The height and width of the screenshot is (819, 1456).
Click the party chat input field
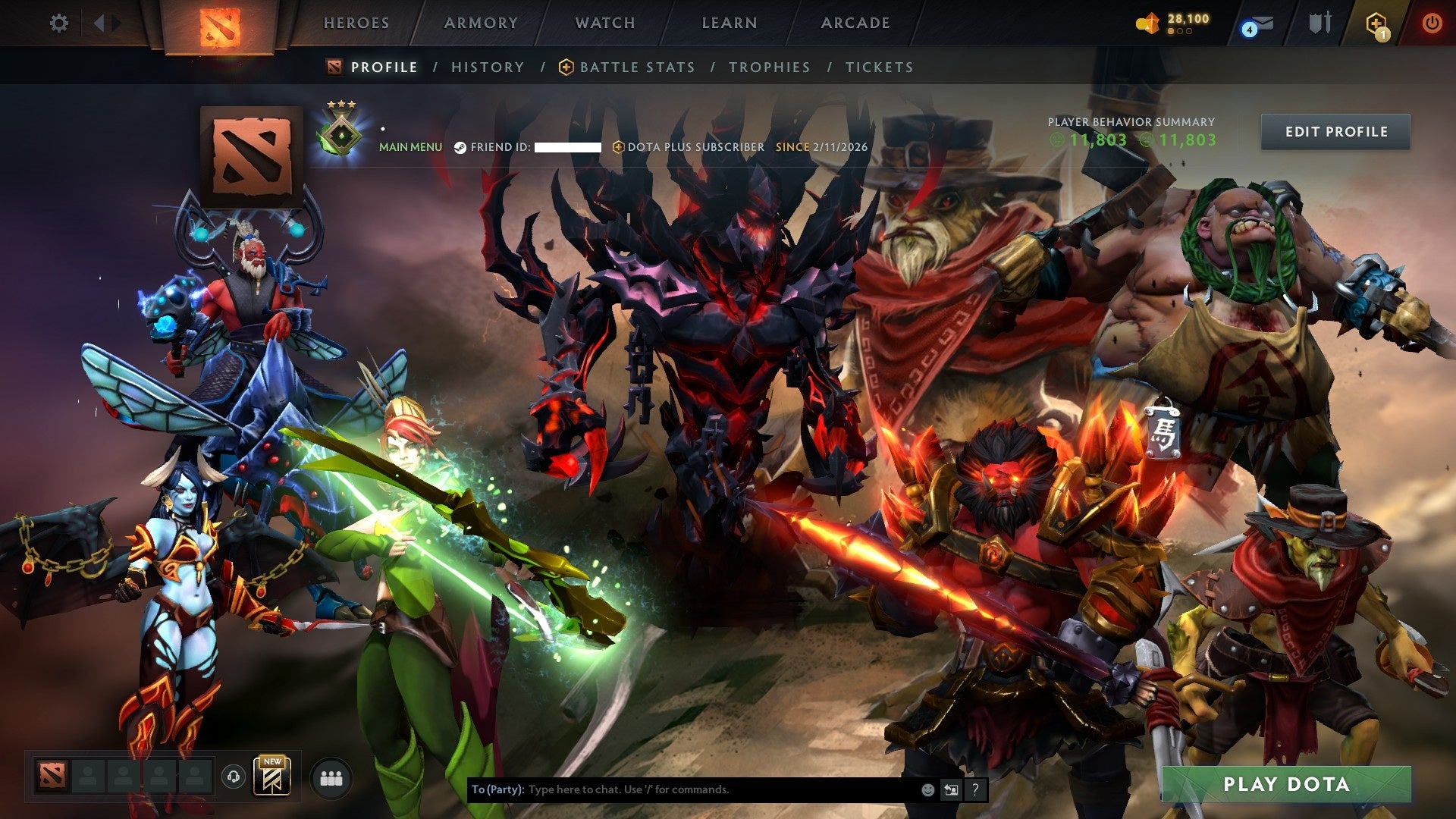pyautogui.click(x=682, y=789)
